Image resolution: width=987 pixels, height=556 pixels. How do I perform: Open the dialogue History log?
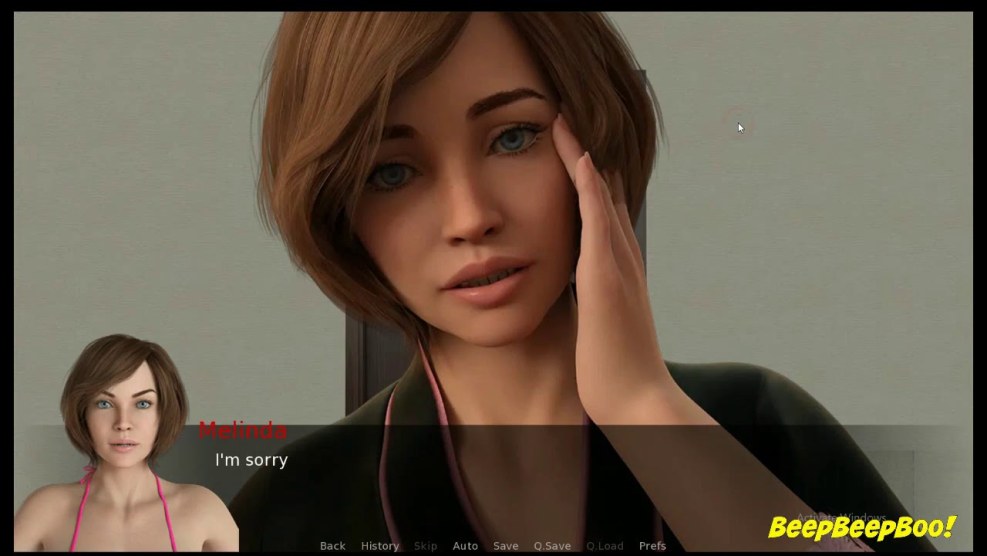(x=380, y=546)
